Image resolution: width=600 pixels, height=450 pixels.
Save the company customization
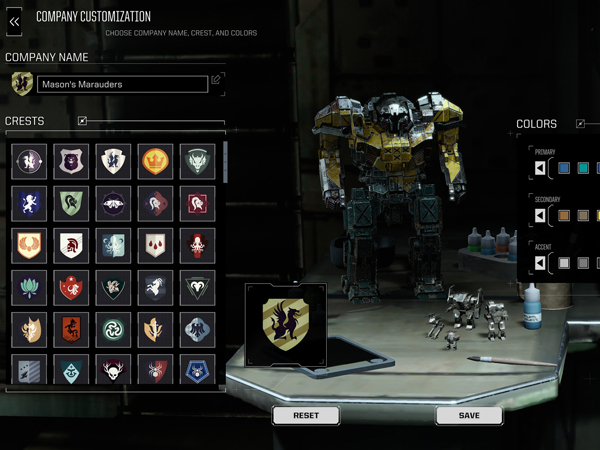coord(469,415)
